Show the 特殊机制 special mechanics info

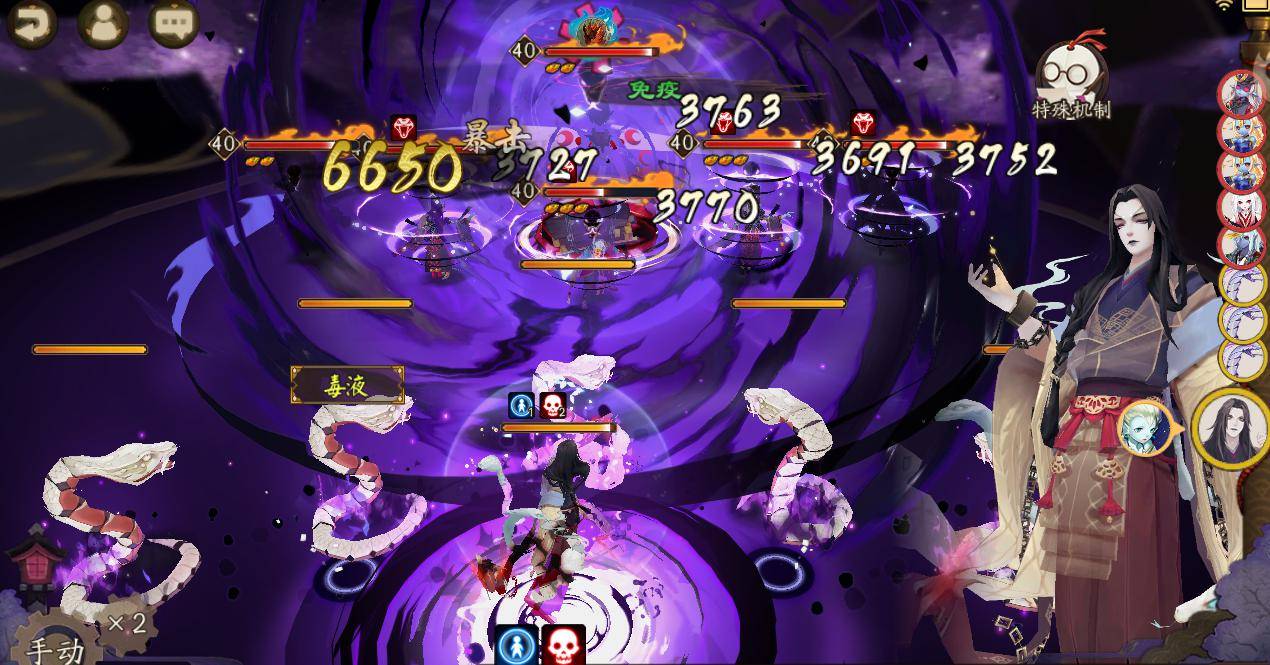[1070, 82]
